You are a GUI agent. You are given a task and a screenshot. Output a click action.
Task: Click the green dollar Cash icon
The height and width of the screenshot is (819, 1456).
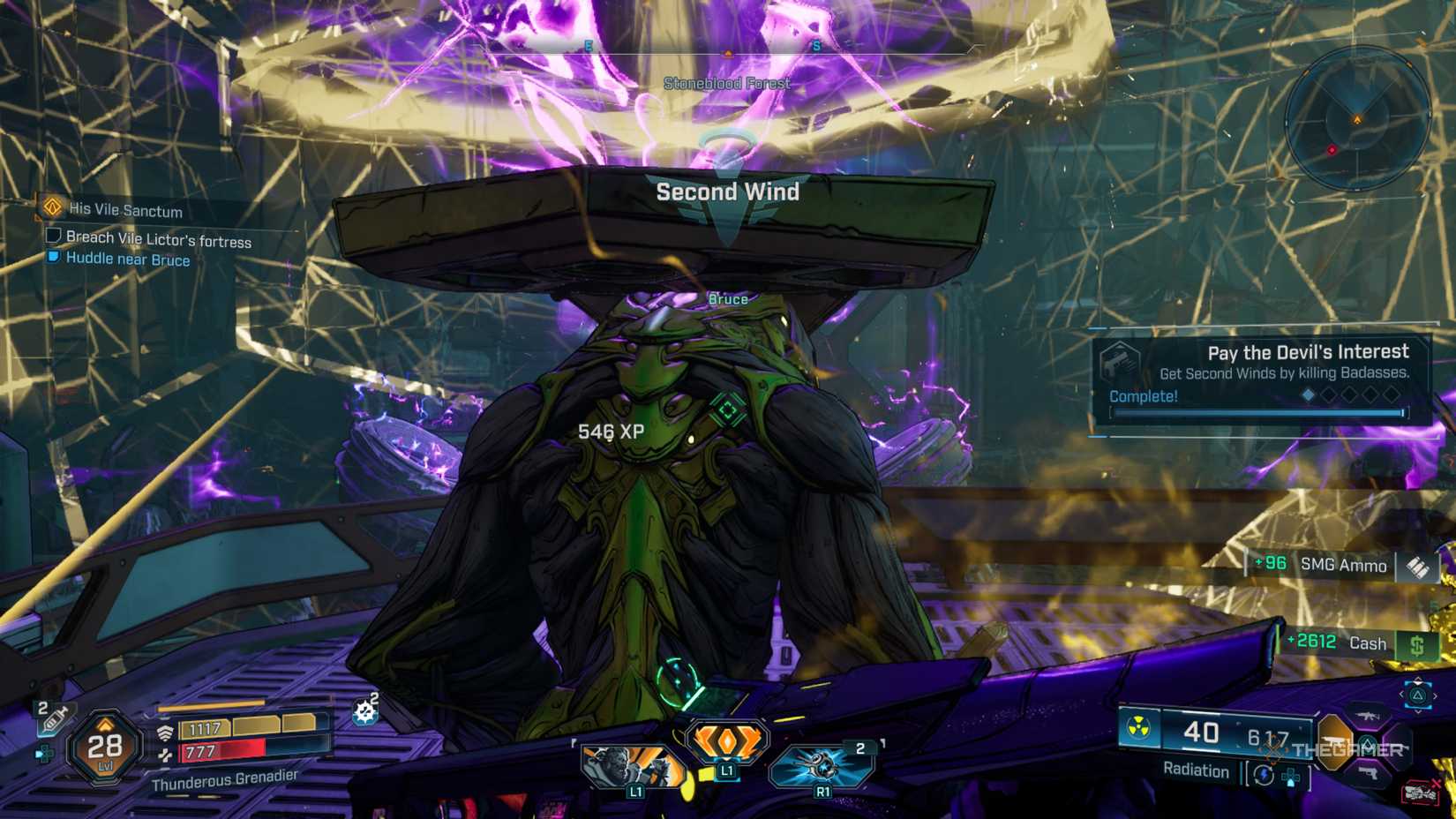click(1419, 644)
